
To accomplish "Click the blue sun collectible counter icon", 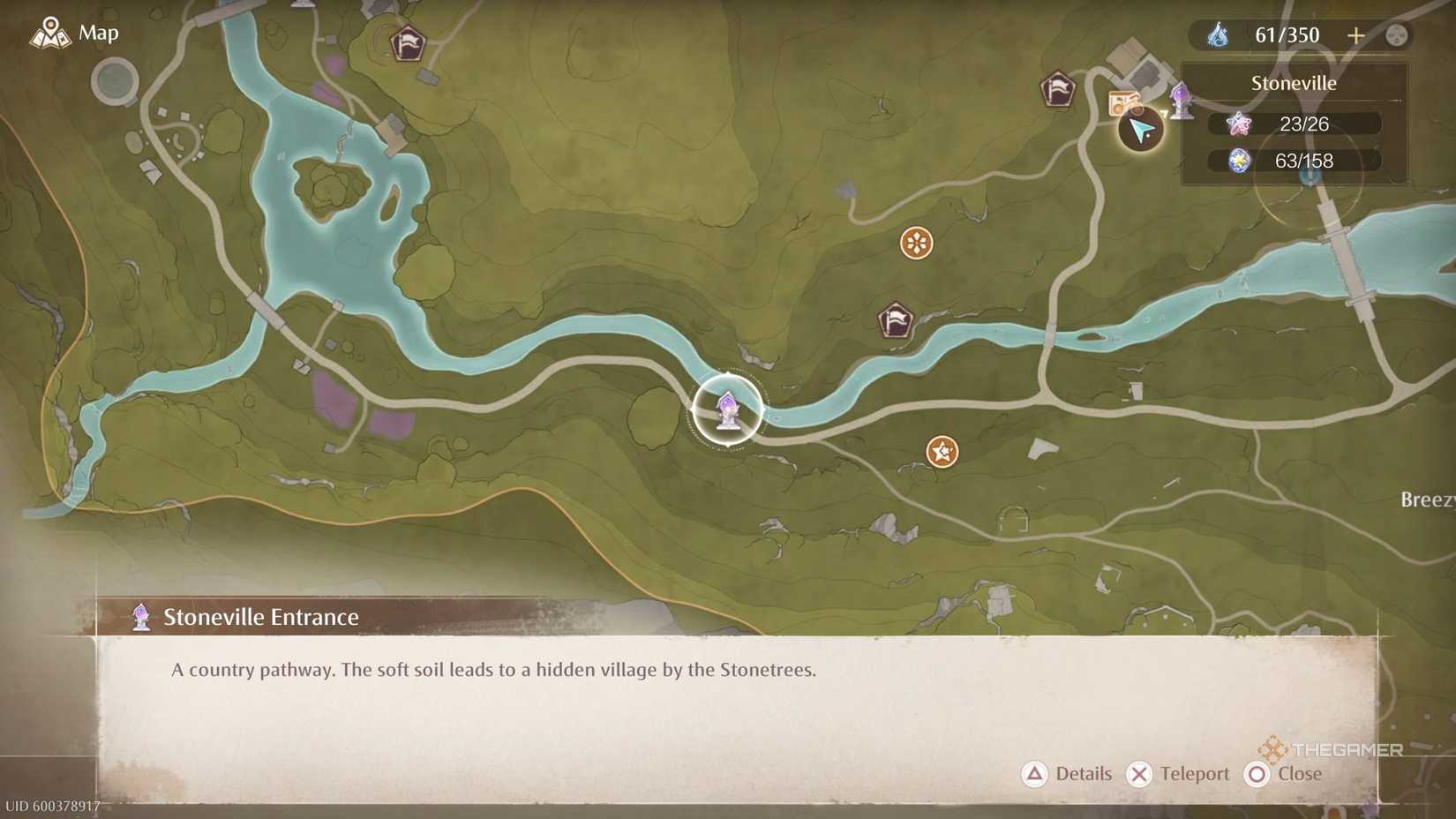I will click(1239, 161).
